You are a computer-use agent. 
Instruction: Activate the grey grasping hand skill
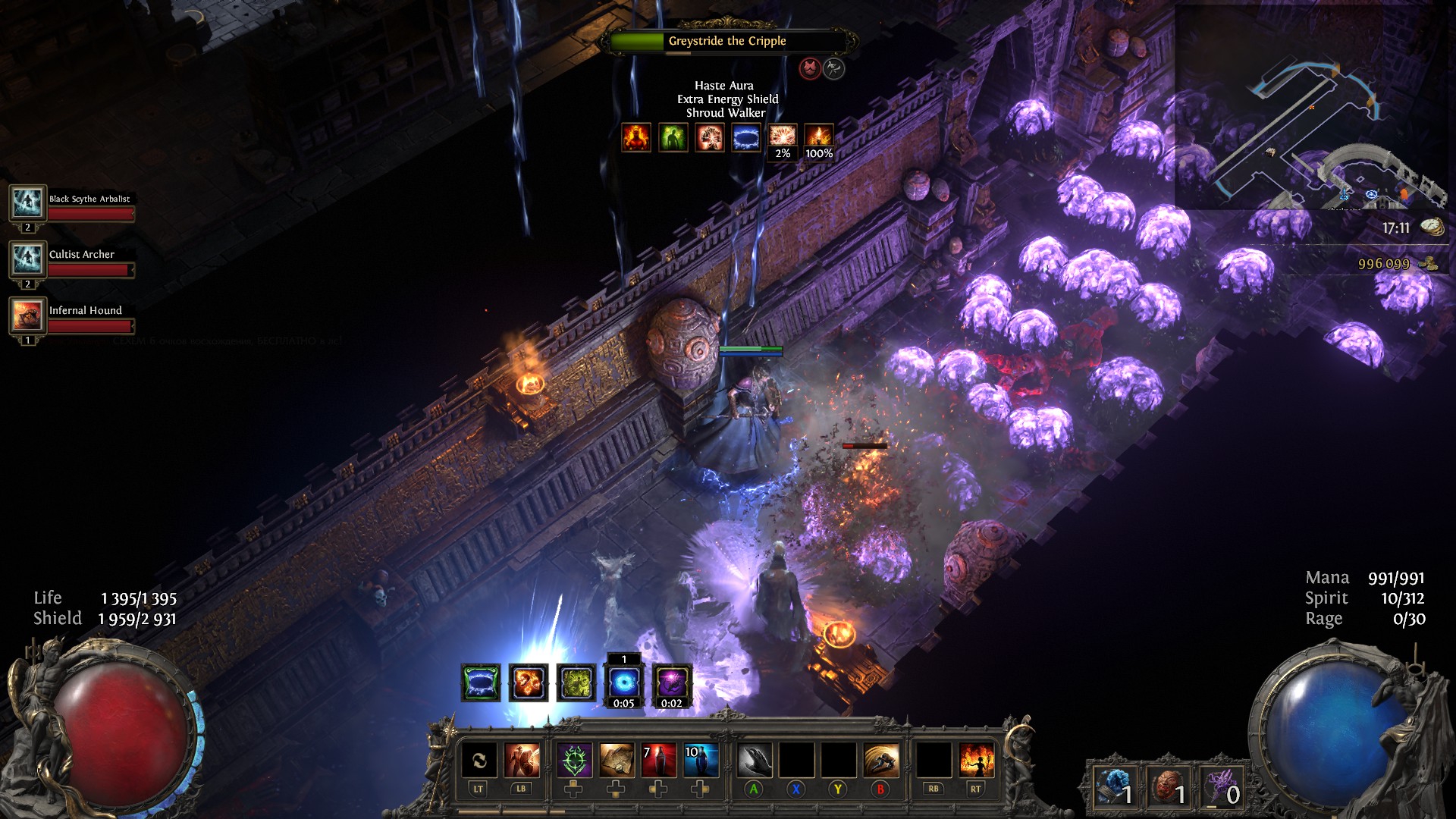pyautogui.click(x=754, y=761)
